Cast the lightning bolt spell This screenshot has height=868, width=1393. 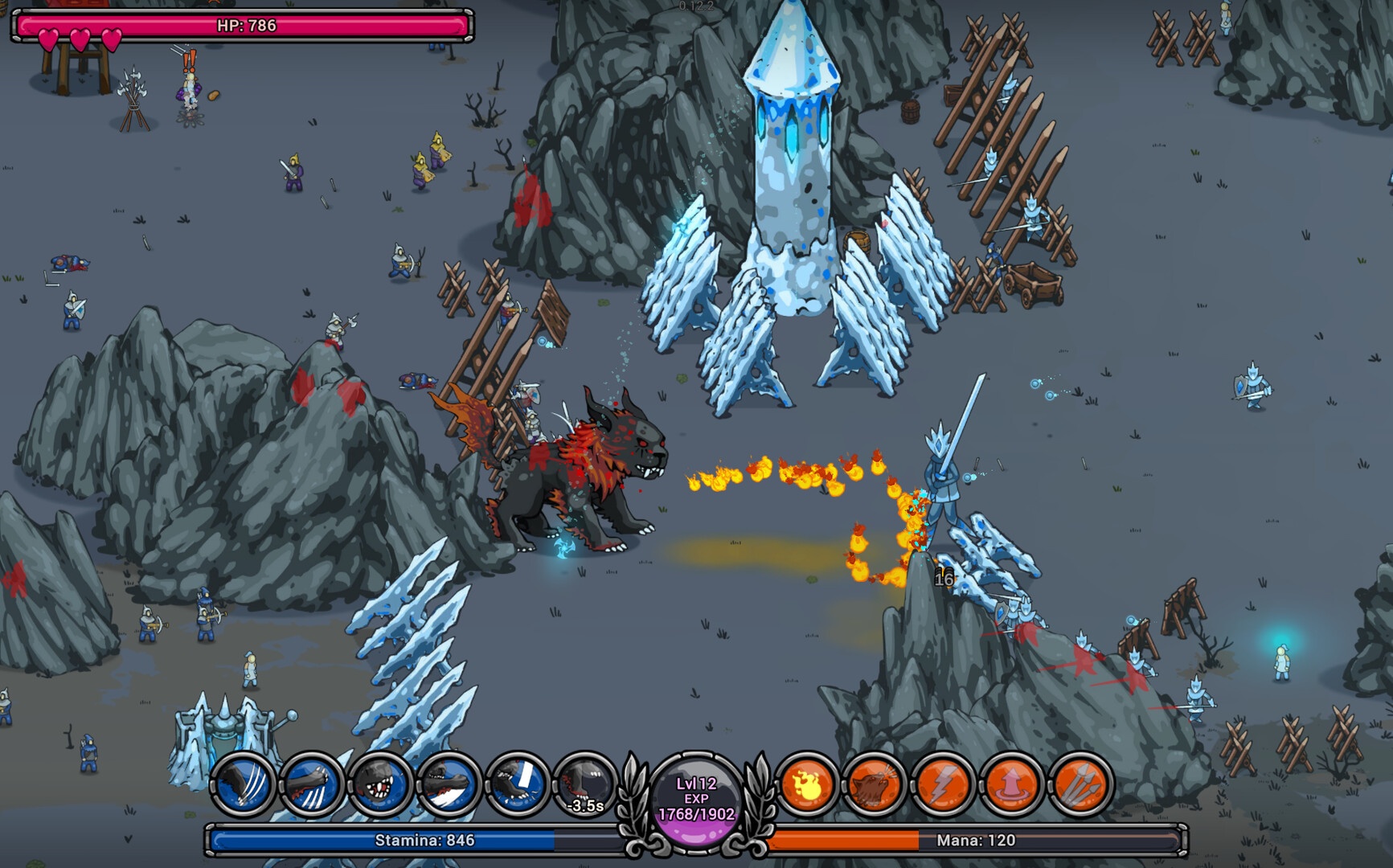coord(943,784)
